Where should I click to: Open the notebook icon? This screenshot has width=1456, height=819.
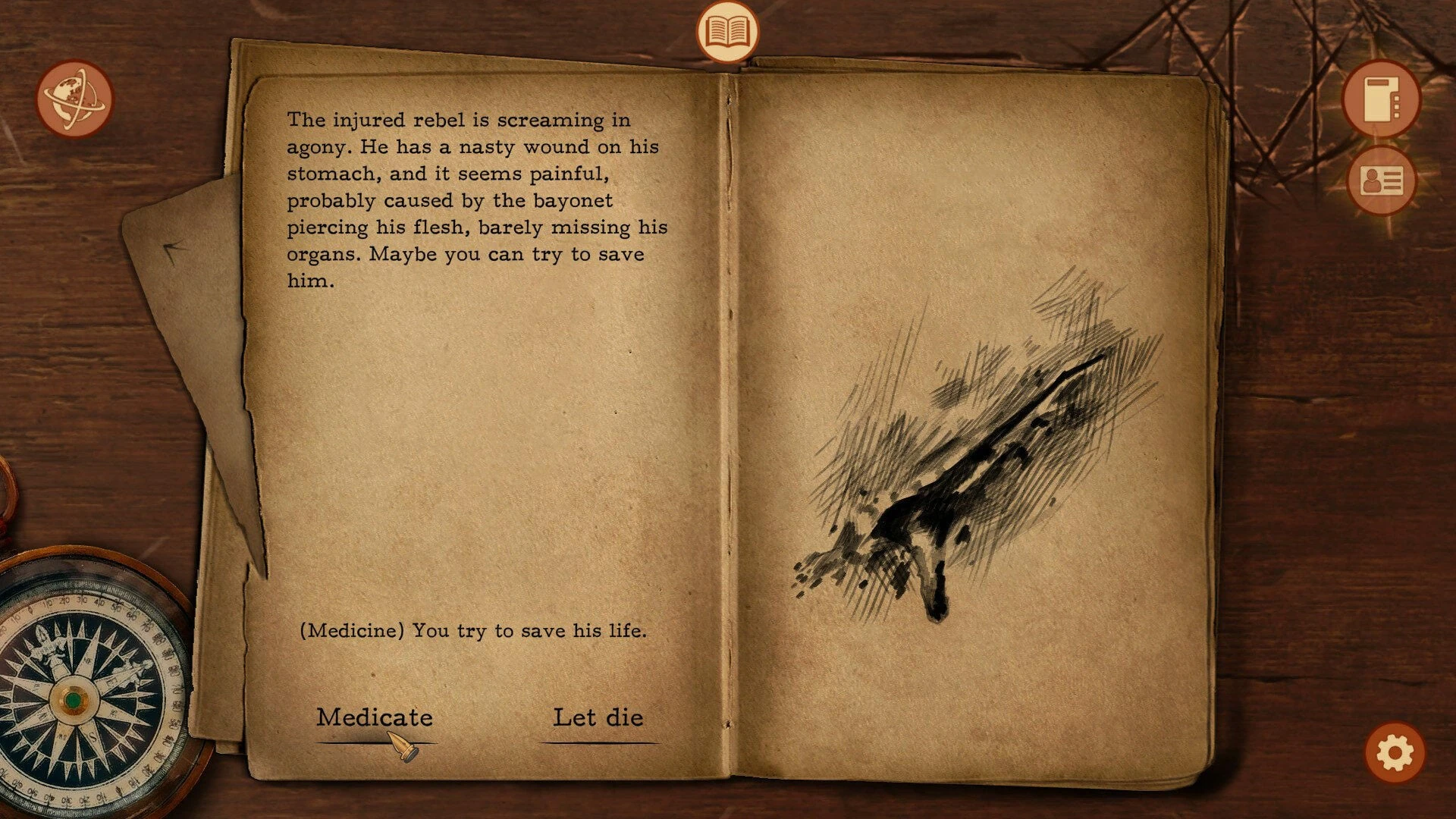(1381, 99)
